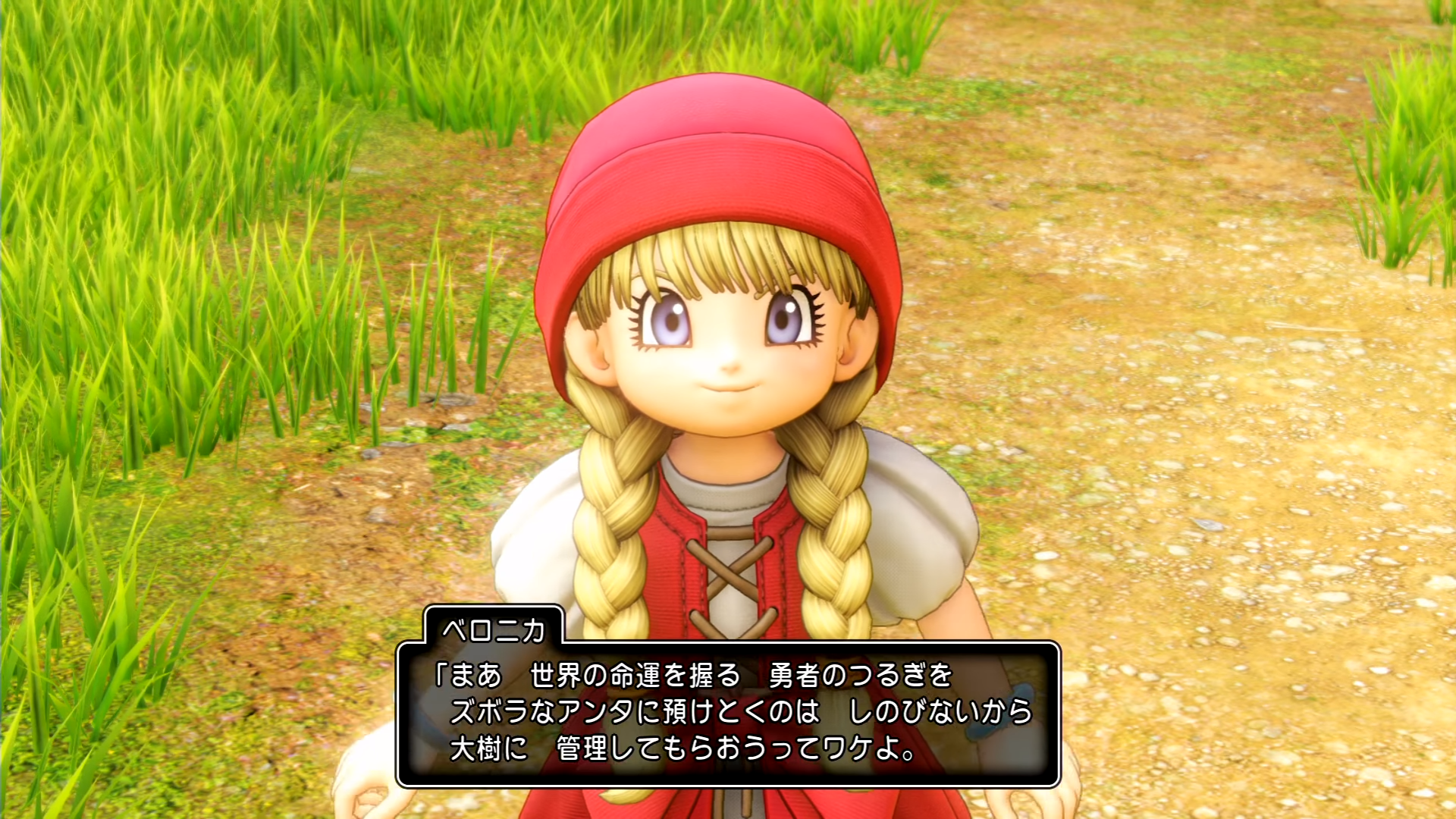Click Veronica's dialogue box to continue
Viewport: 1456px width, 819px height.
click(728, 713)
